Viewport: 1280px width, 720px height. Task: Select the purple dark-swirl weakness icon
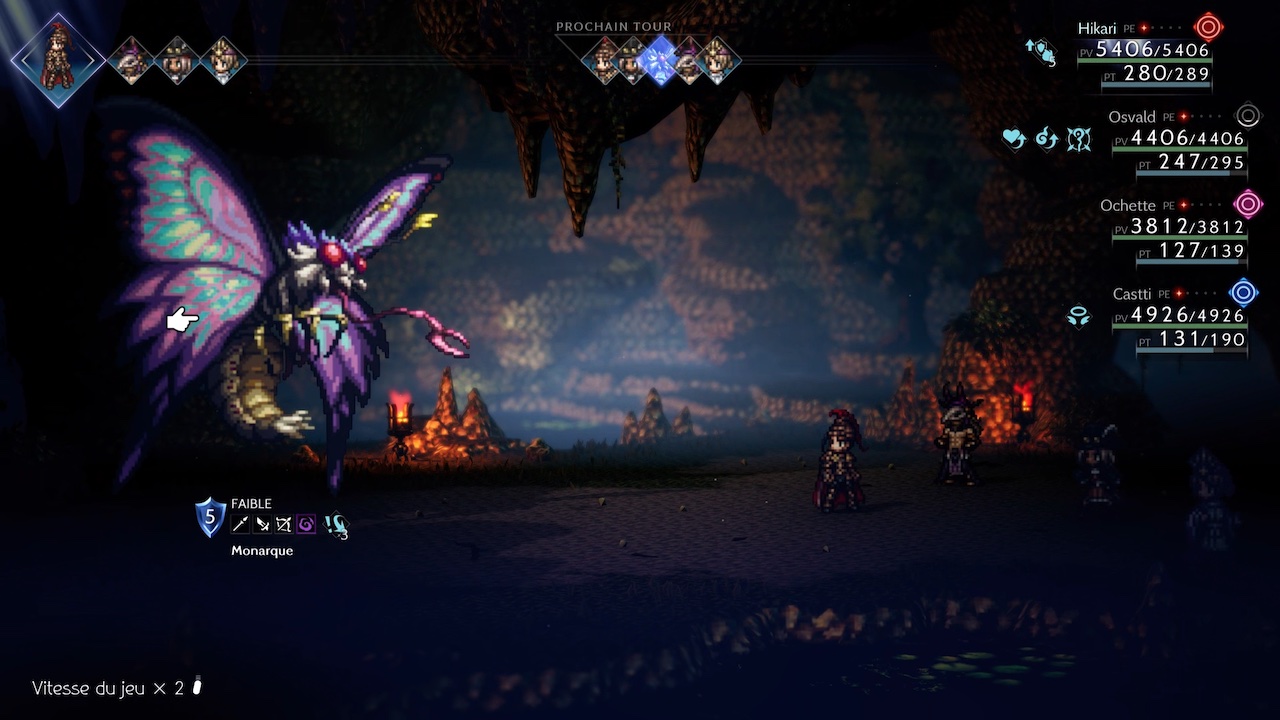[x=306, y=524]
